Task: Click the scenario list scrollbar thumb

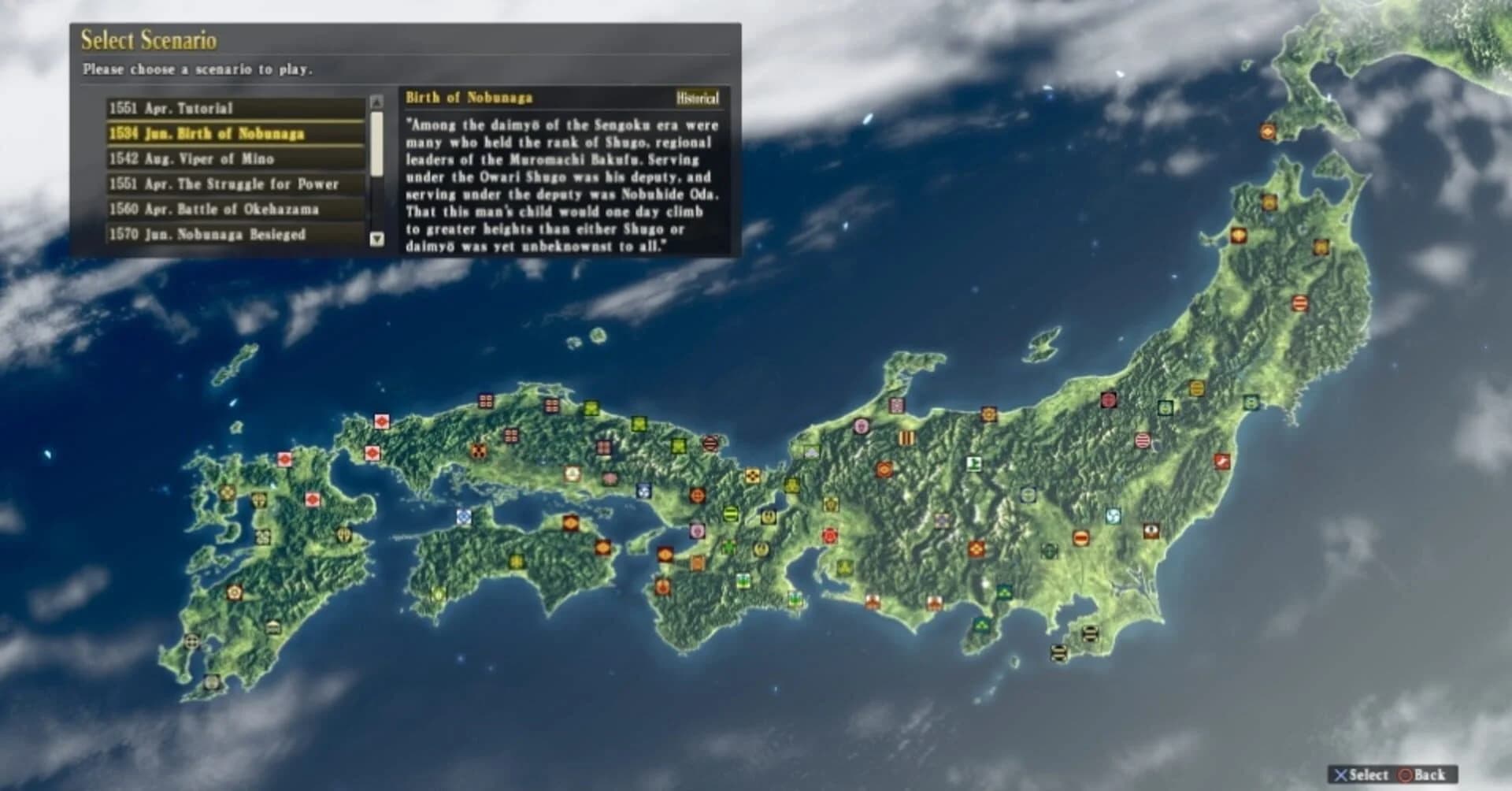Action: pyautogui.click(x=376, y=144)
